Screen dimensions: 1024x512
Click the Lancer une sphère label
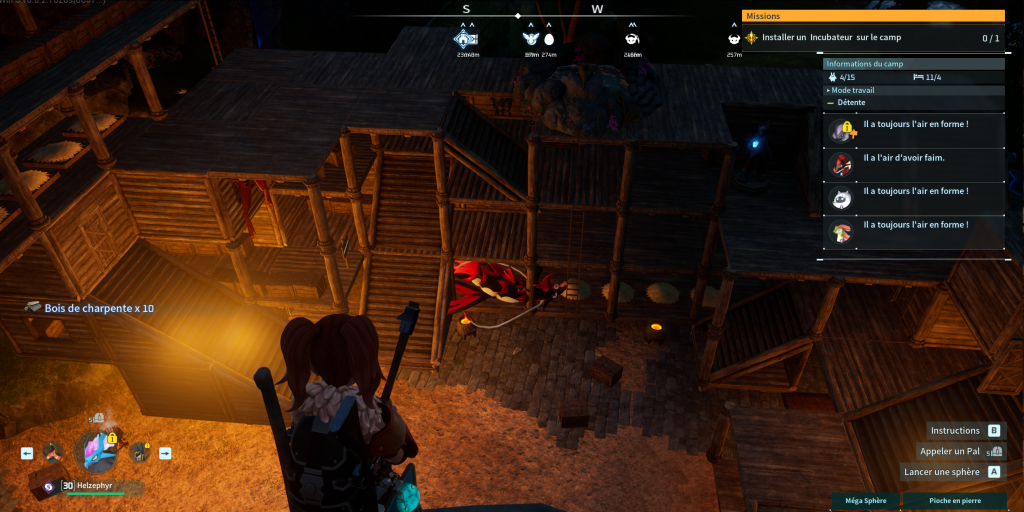[x=944, y=471]
